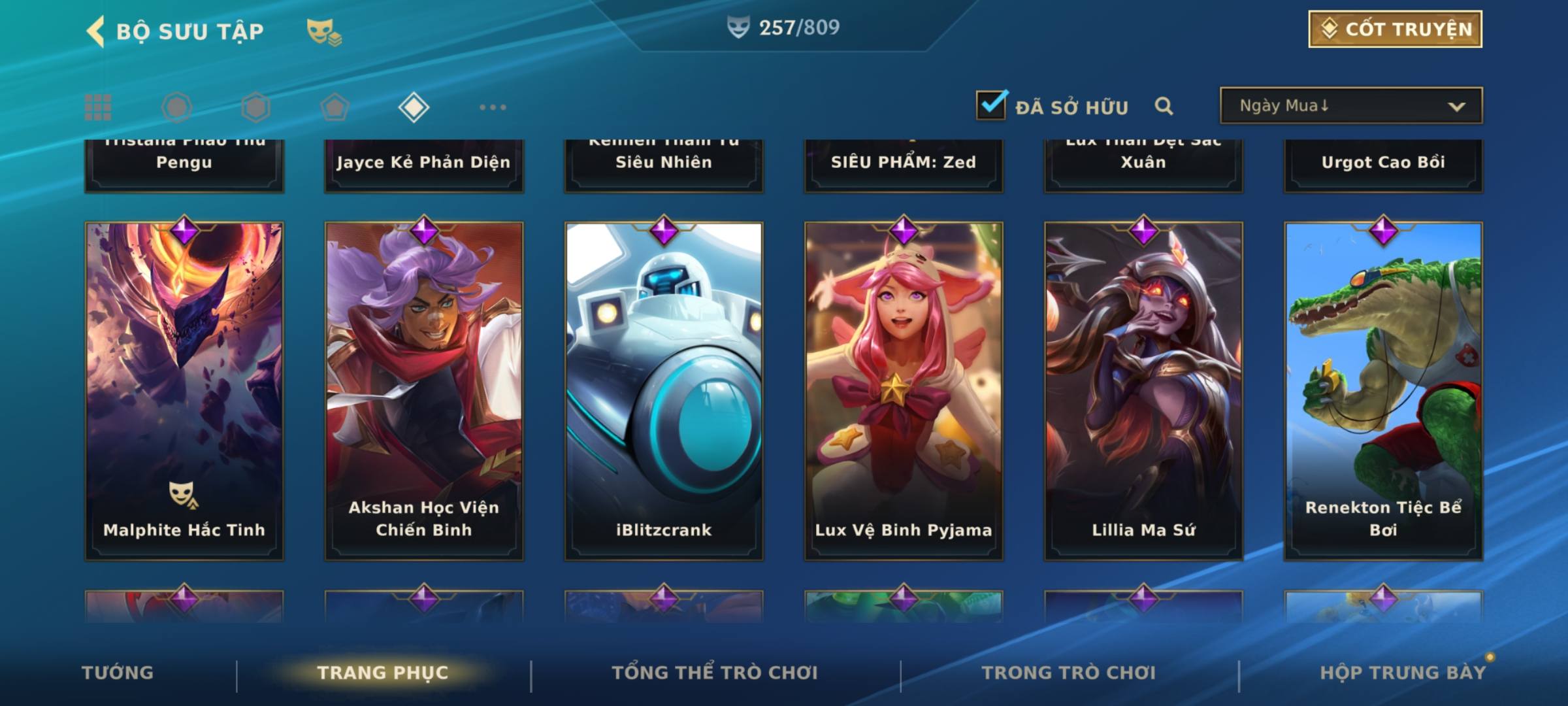Select Lux Vệ Binh Pyjama skin
This screenshot has height=706, width=1568.
click(x=904, y=390)
